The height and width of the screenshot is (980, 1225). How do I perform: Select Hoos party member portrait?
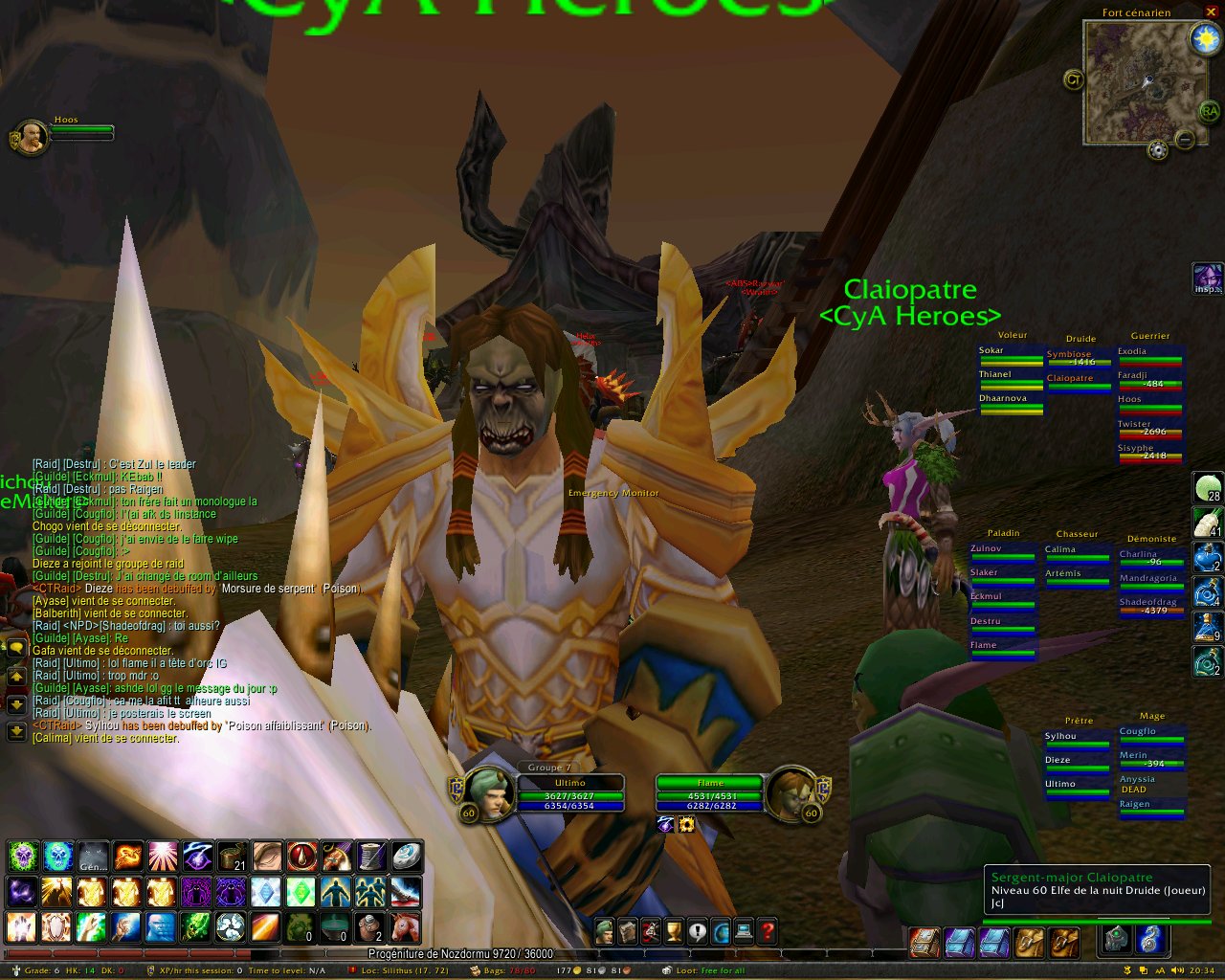(x=31, y=138)
